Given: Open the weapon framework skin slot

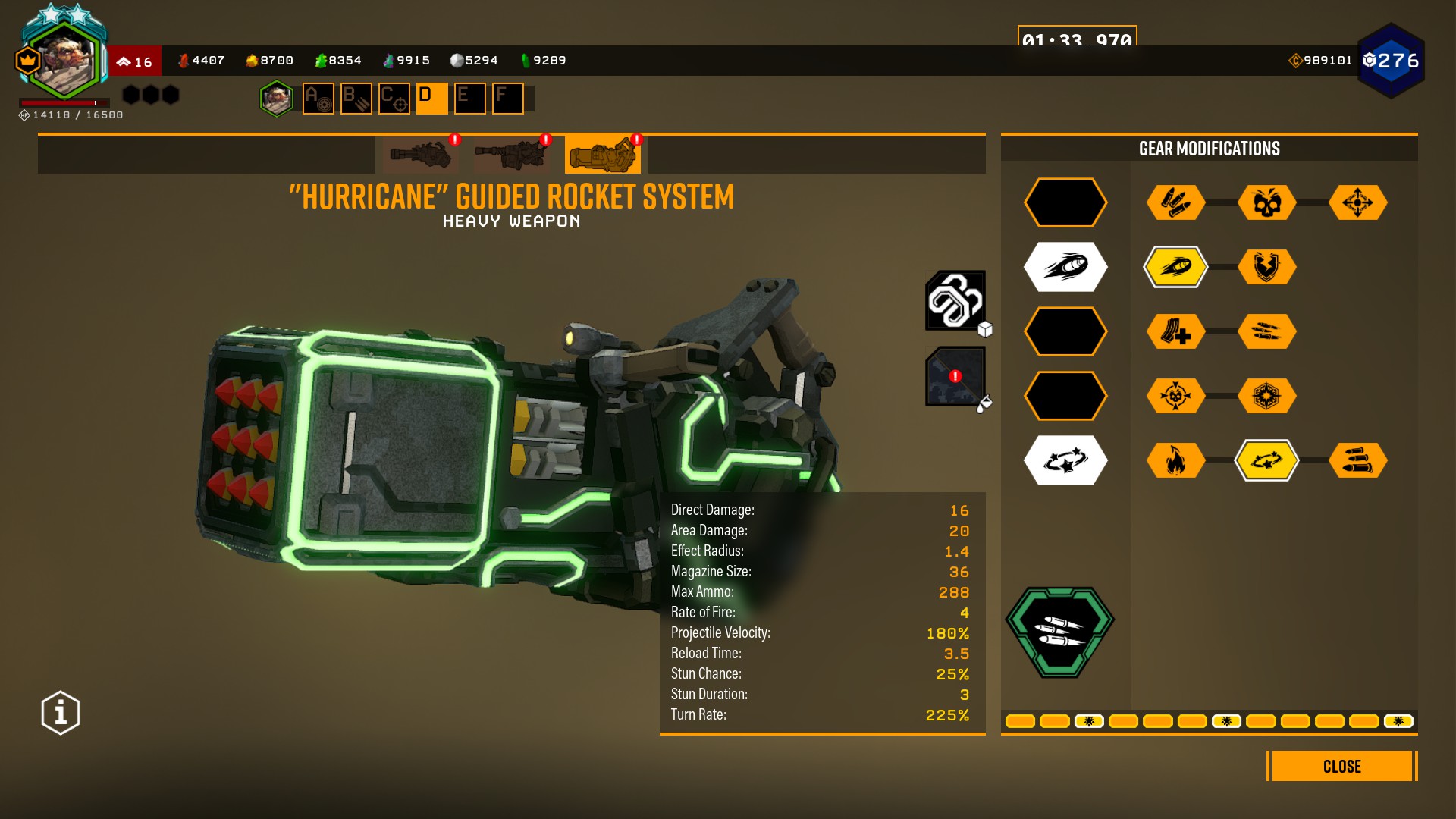Looking at the screenshot, I should pyautogui.click(x=955, y=300).
